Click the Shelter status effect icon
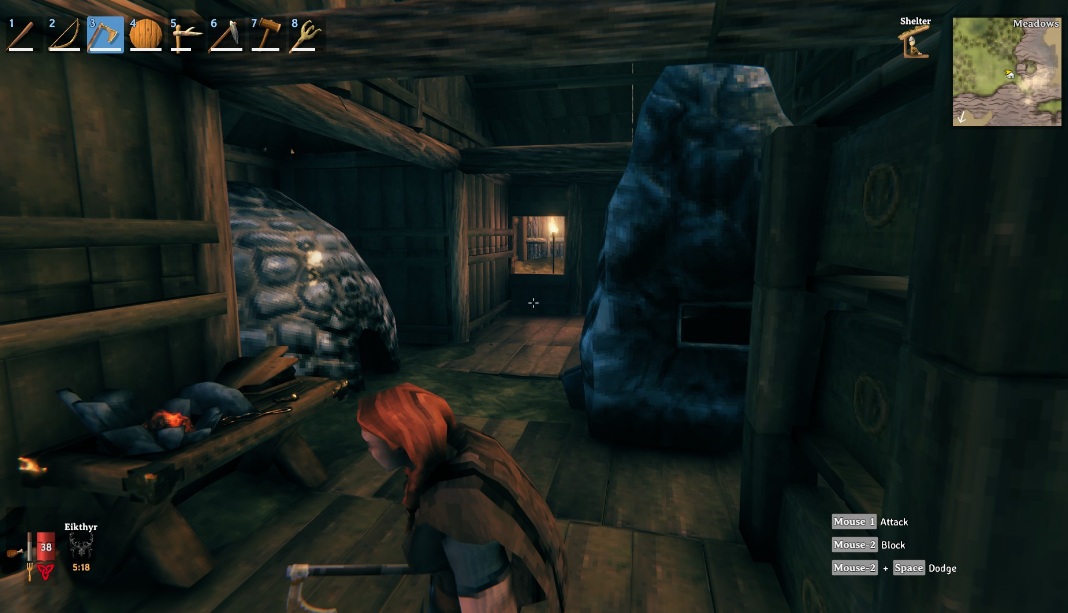The height and width of the screenshot is (613, 1068). click(x=914, y=43)
